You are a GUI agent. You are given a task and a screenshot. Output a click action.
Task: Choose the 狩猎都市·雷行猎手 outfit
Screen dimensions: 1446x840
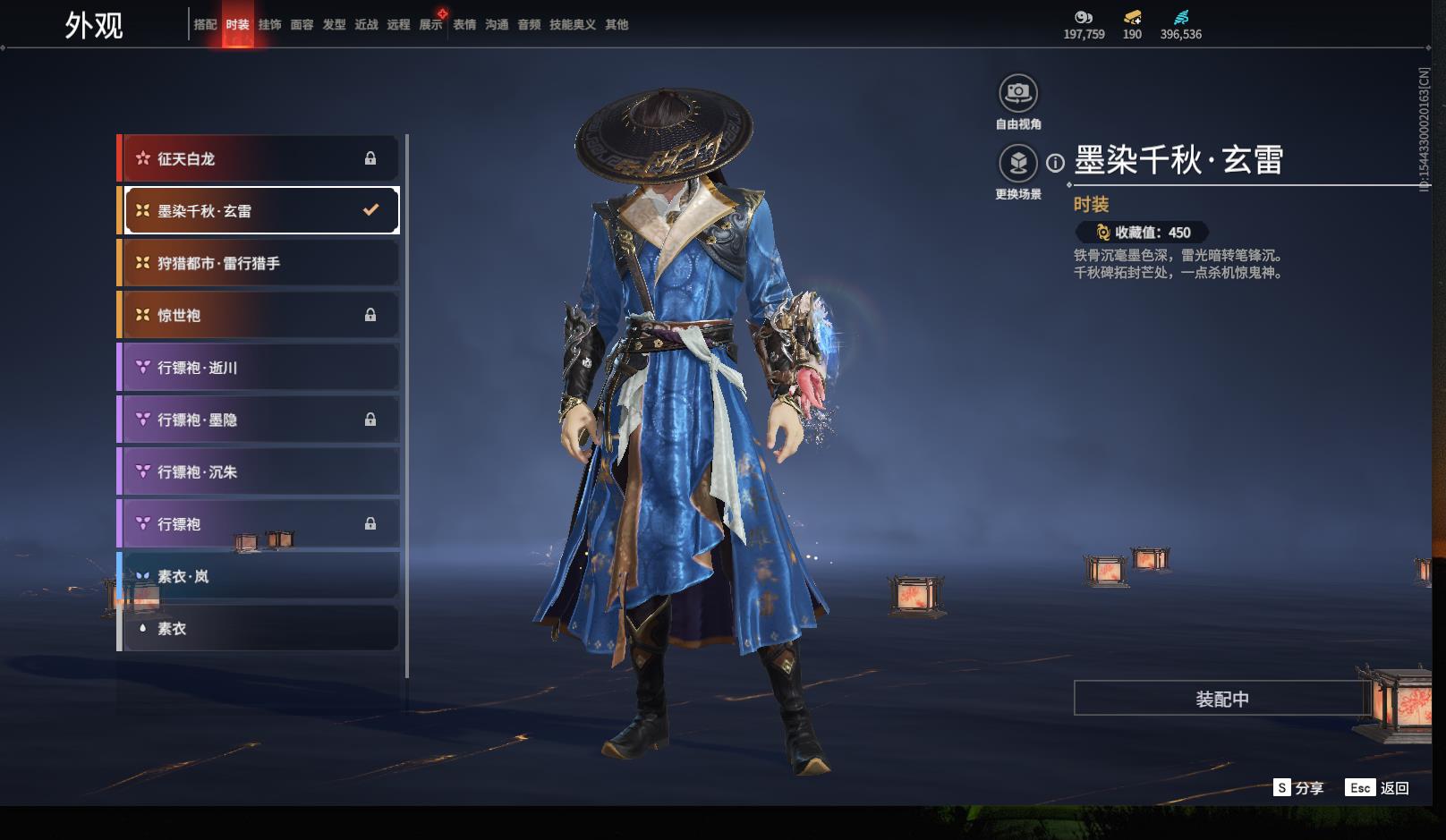pos(259,263)
